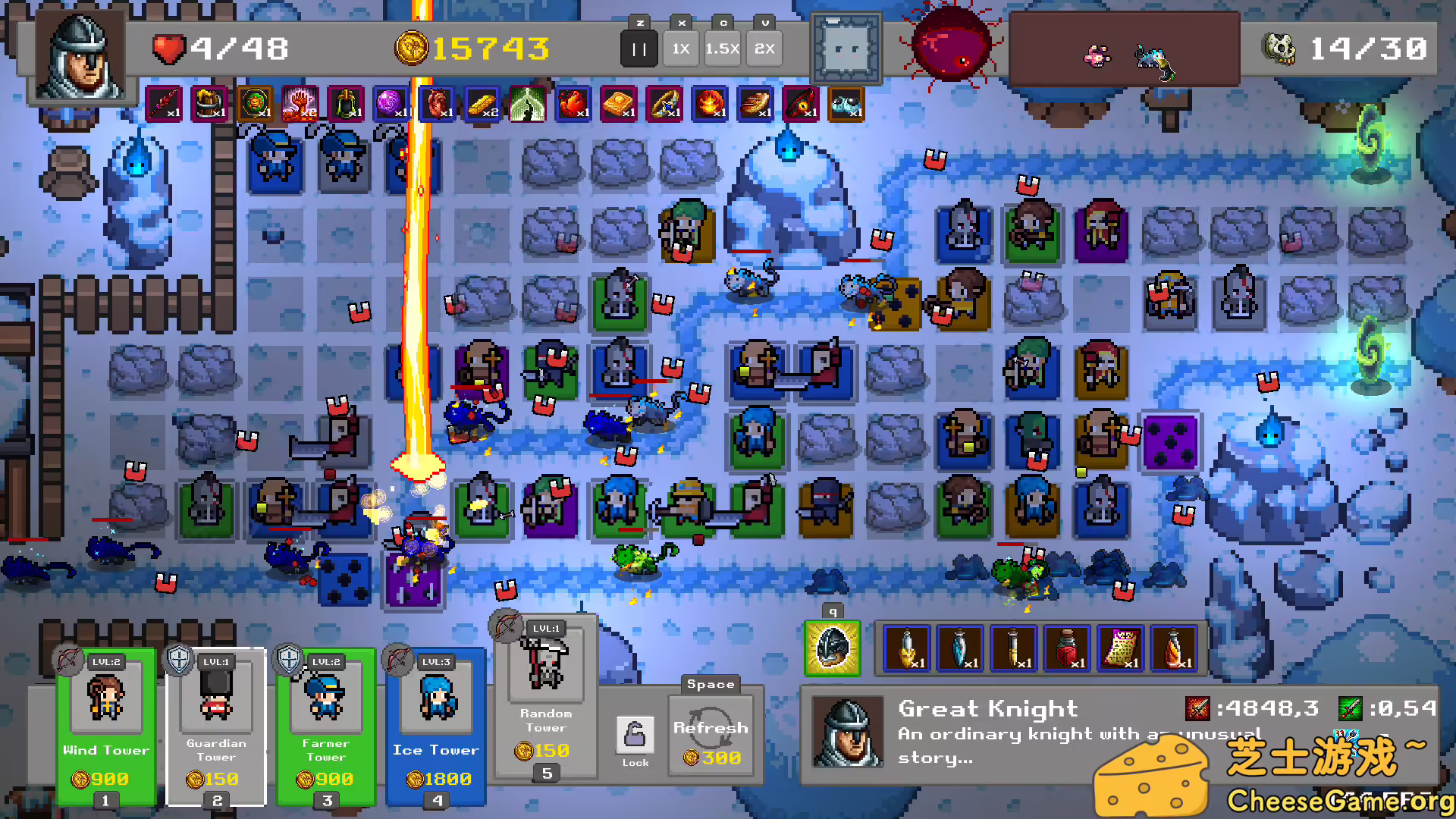The image size is (1456, 819).
Task: Click the fire potion at inventory's end
Action: [1173, 648]
